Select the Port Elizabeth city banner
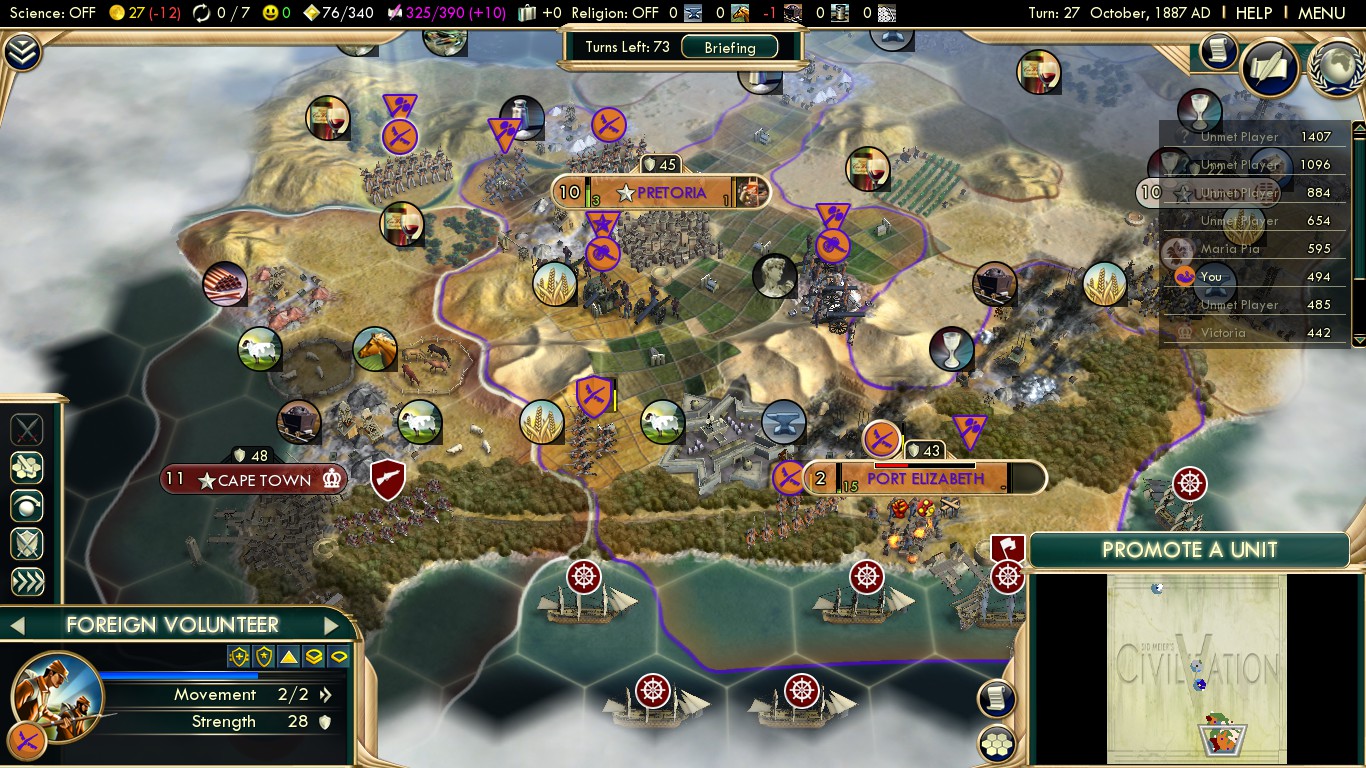The image size is (1366, 768). pos(924,479)
